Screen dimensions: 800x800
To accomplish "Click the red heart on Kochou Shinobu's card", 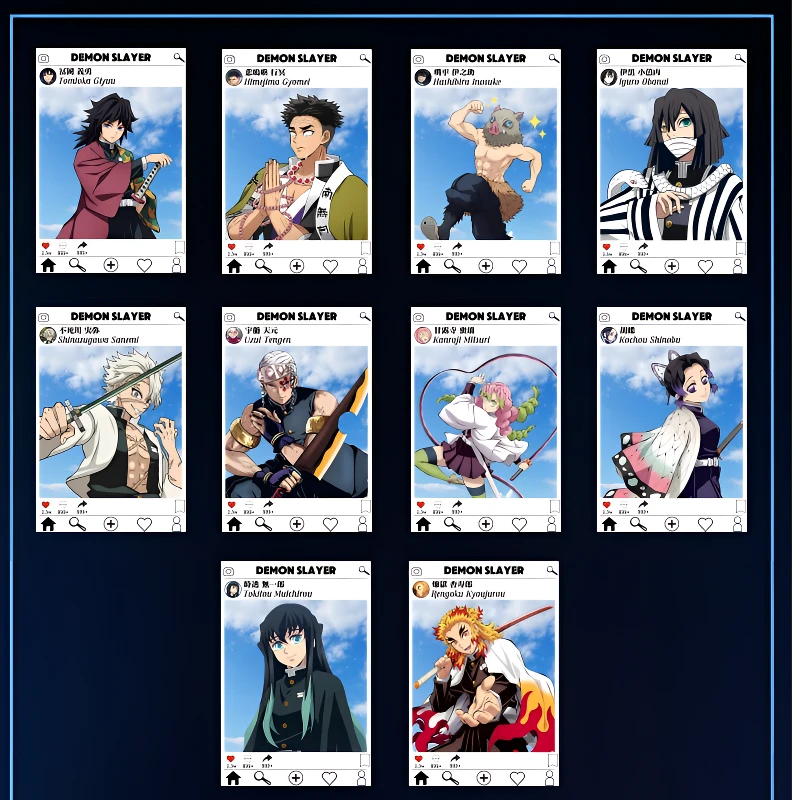I will 606,505.
